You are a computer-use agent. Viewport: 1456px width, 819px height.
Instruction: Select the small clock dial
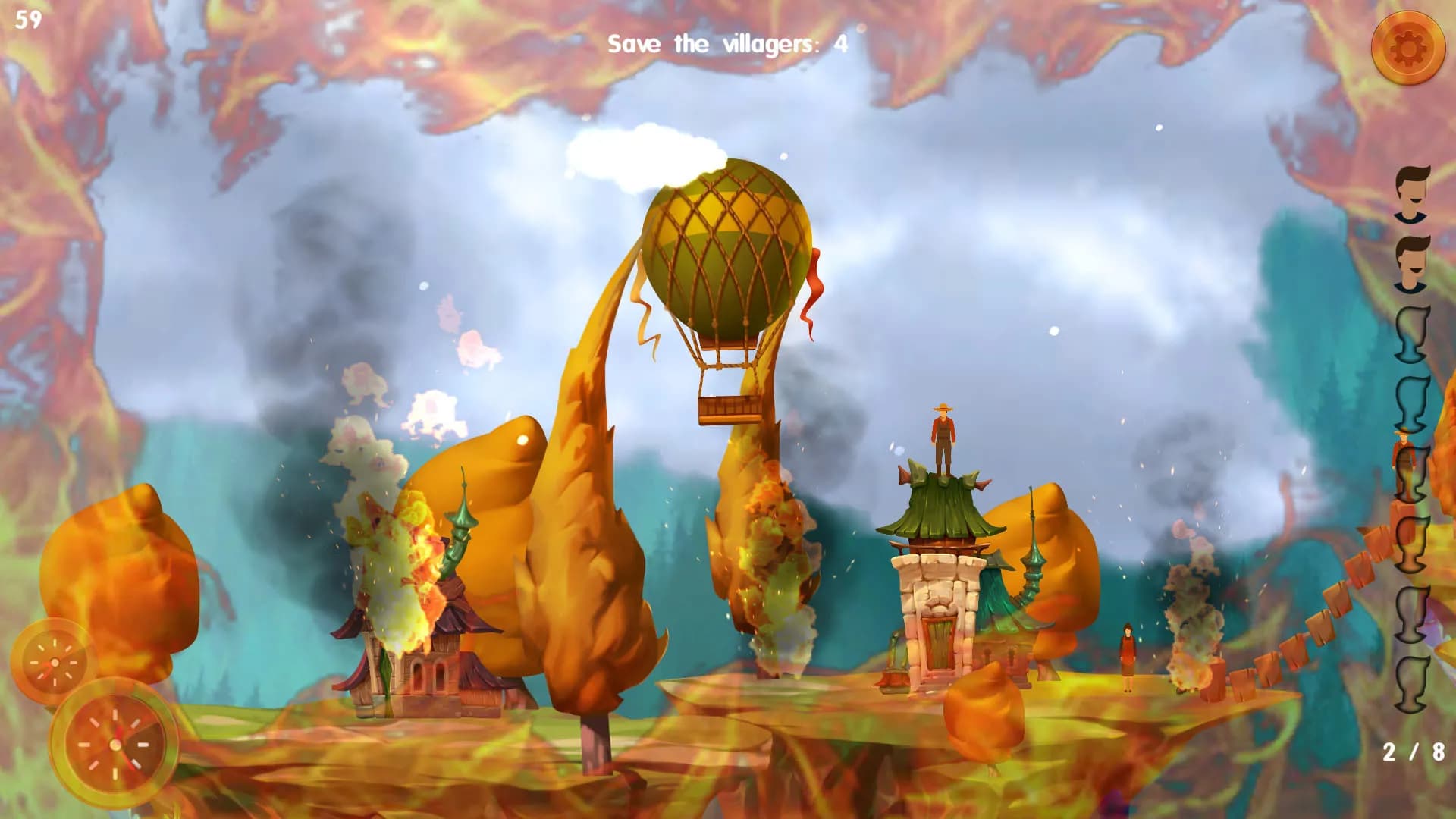click(54, 662)
